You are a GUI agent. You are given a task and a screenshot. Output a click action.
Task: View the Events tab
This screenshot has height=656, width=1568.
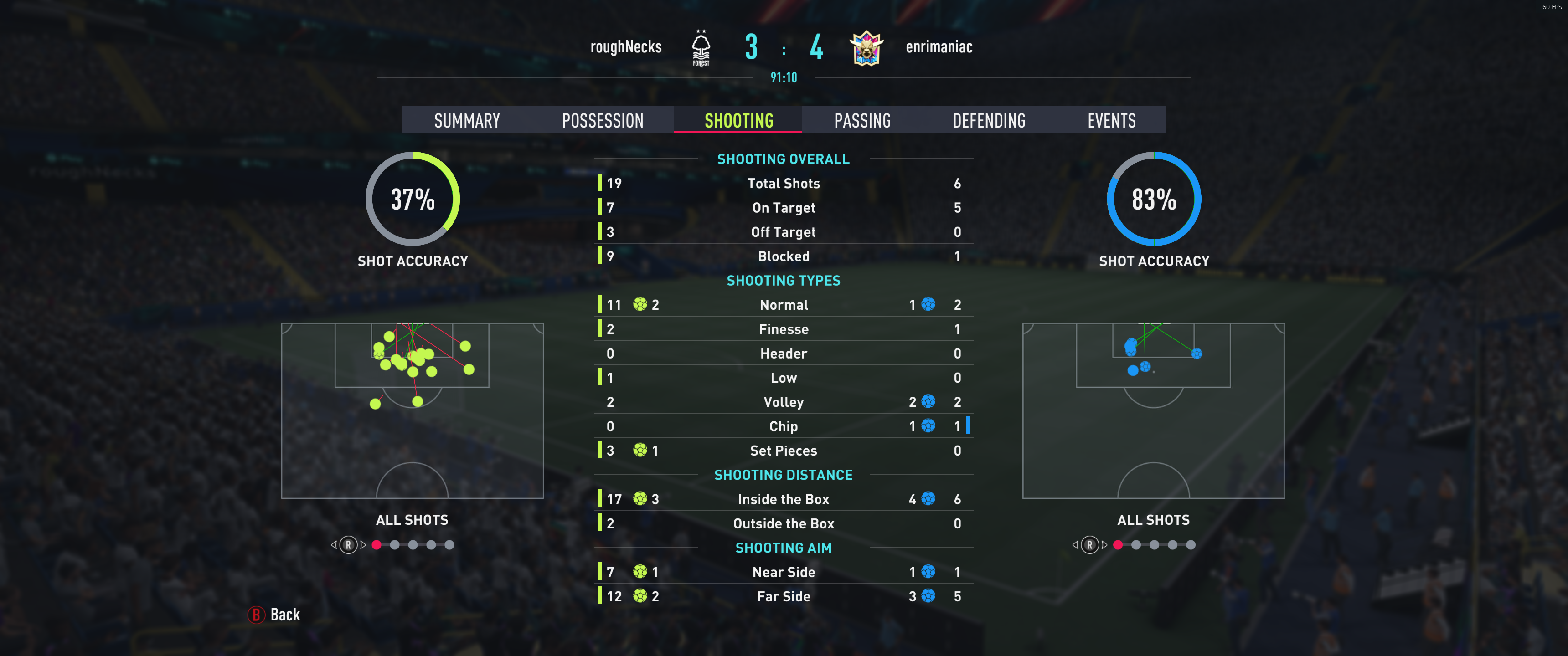[1111, 120]
